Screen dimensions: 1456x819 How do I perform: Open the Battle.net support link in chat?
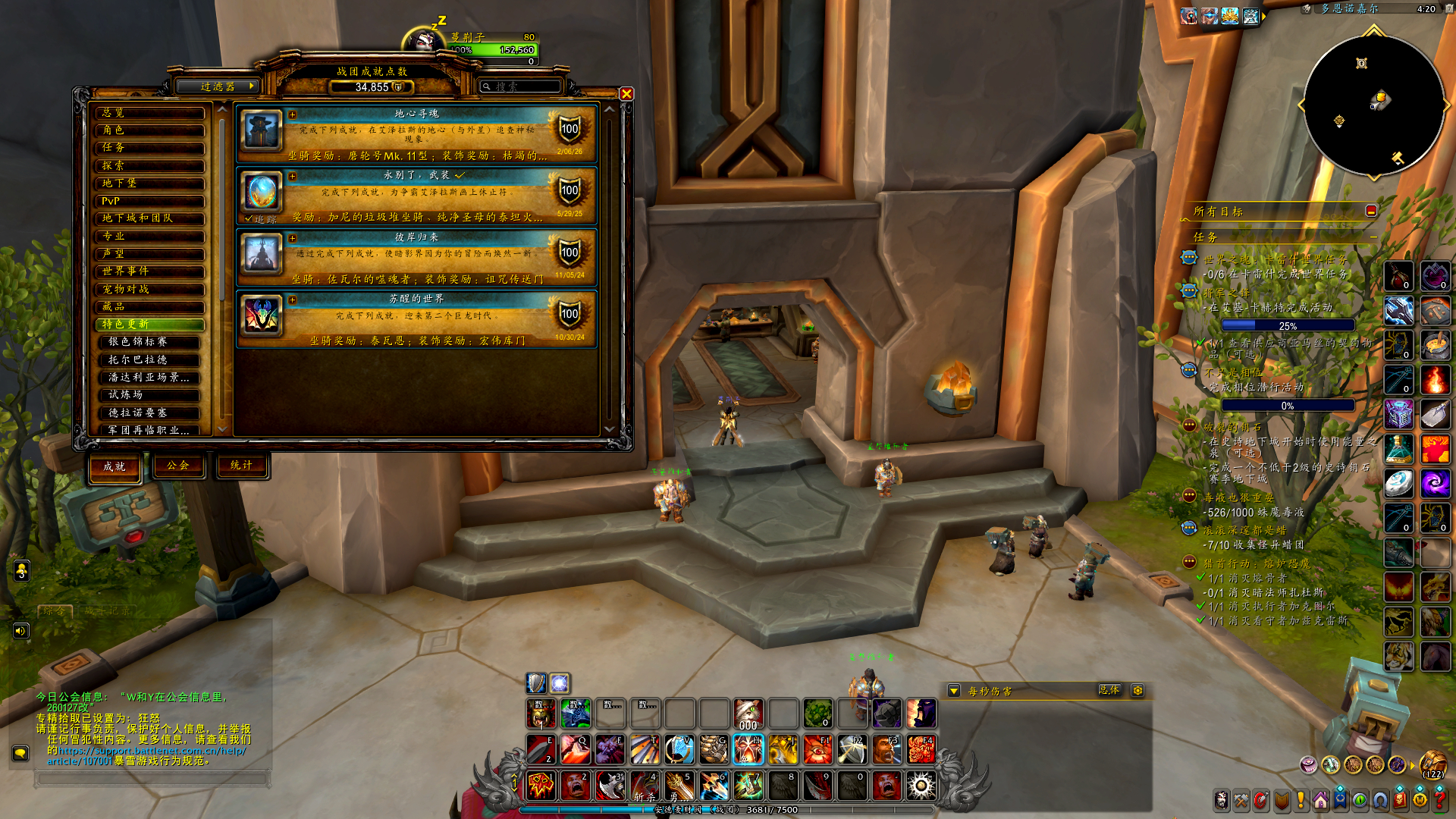click(152, 751)
